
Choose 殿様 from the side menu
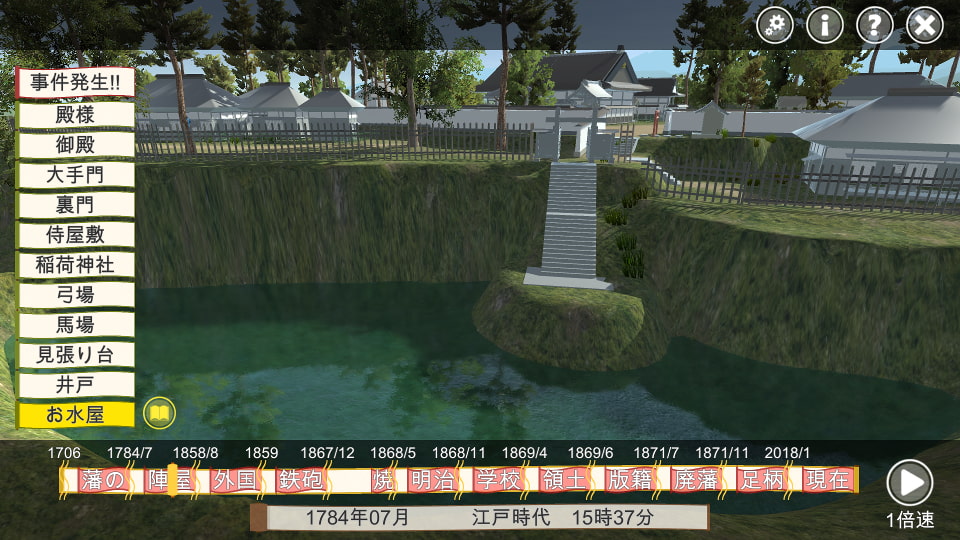coord(75,114)
